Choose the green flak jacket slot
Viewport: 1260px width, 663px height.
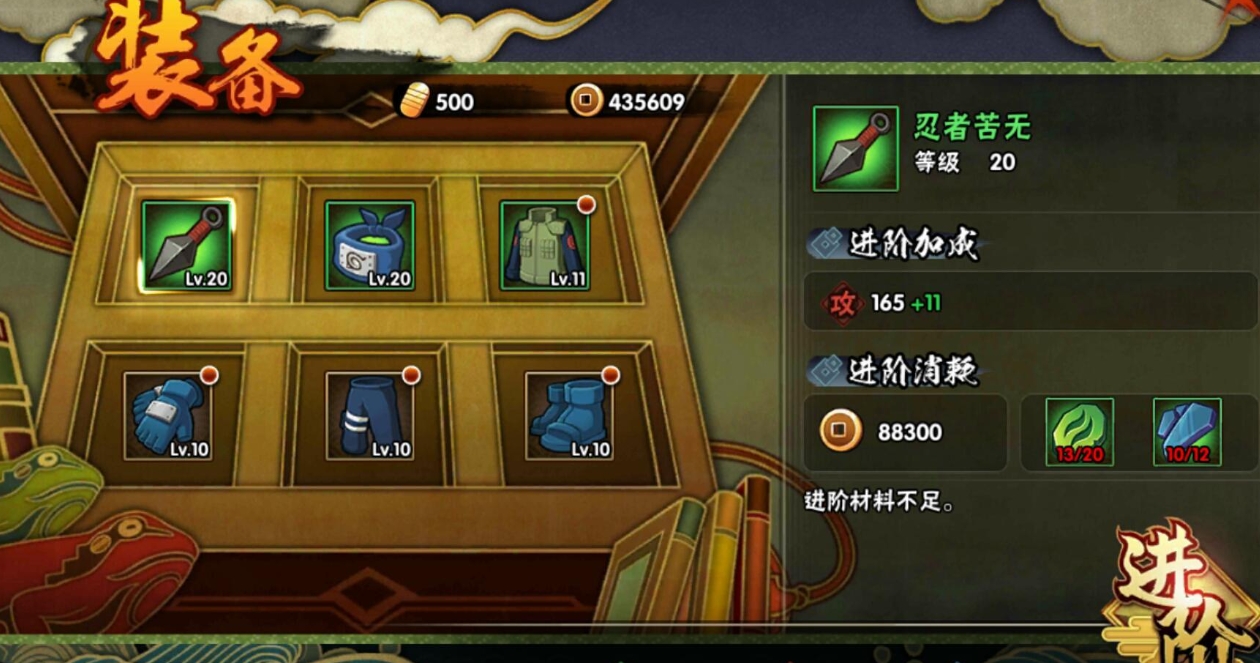pyautogui.click(x=545, y=246)
